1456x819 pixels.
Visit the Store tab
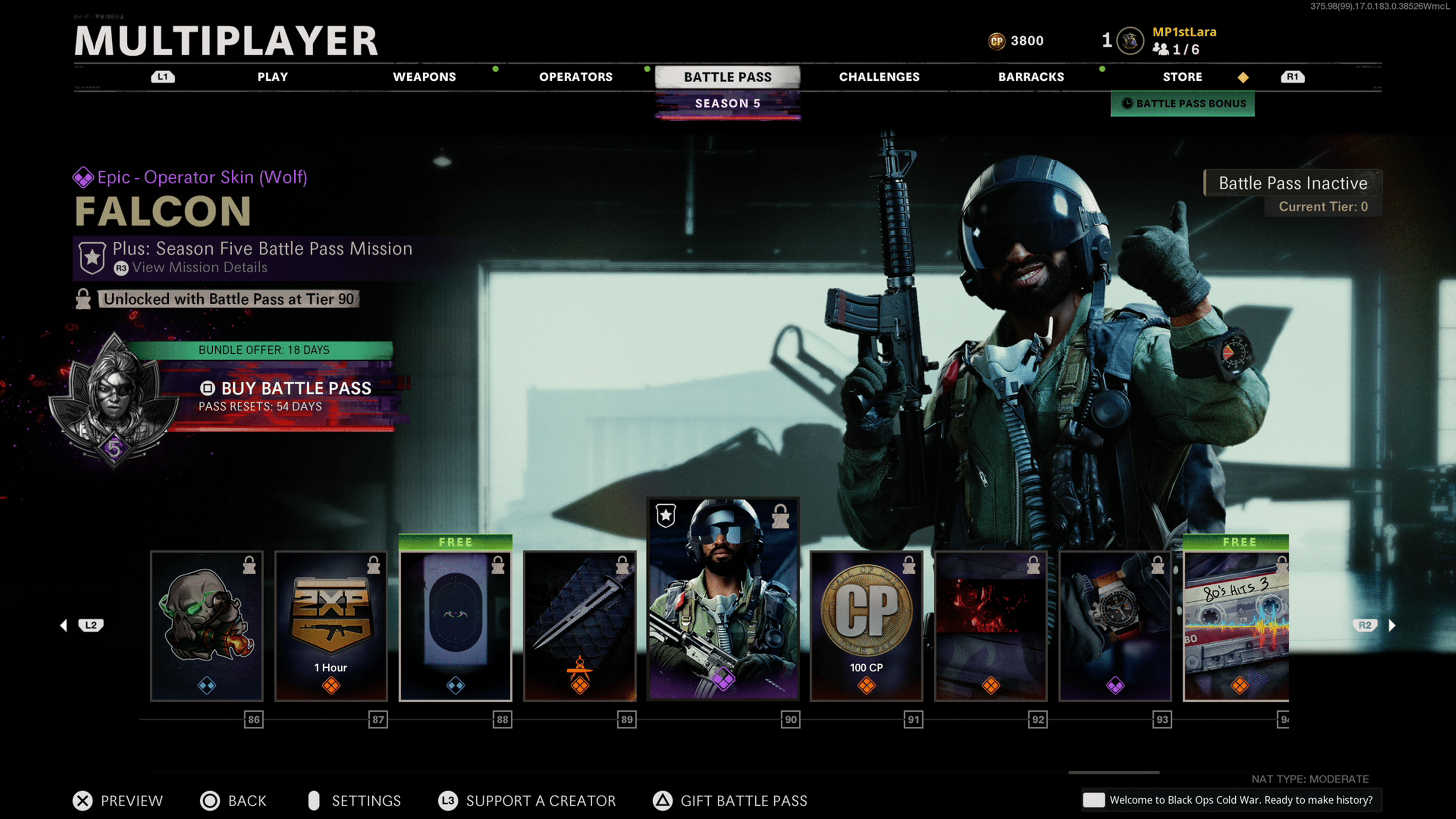[1182, 77]
